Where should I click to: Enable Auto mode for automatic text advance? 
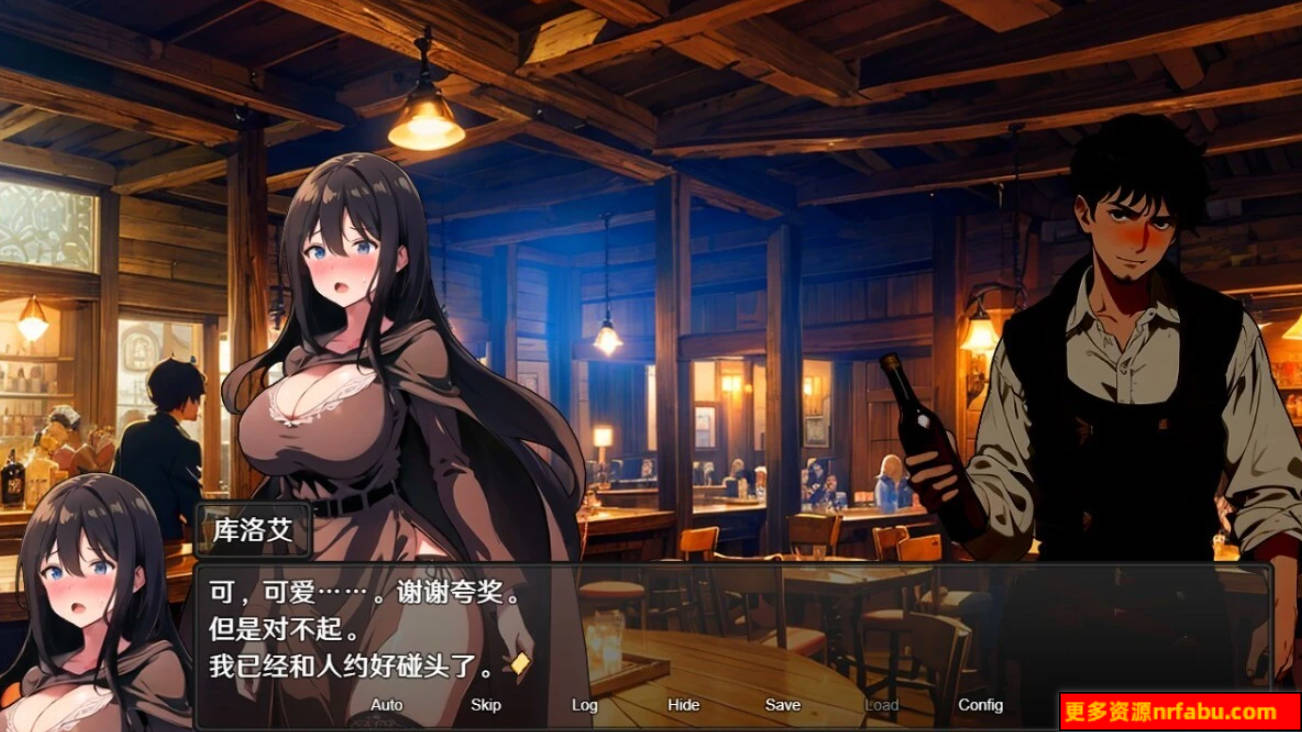point(385,705)
